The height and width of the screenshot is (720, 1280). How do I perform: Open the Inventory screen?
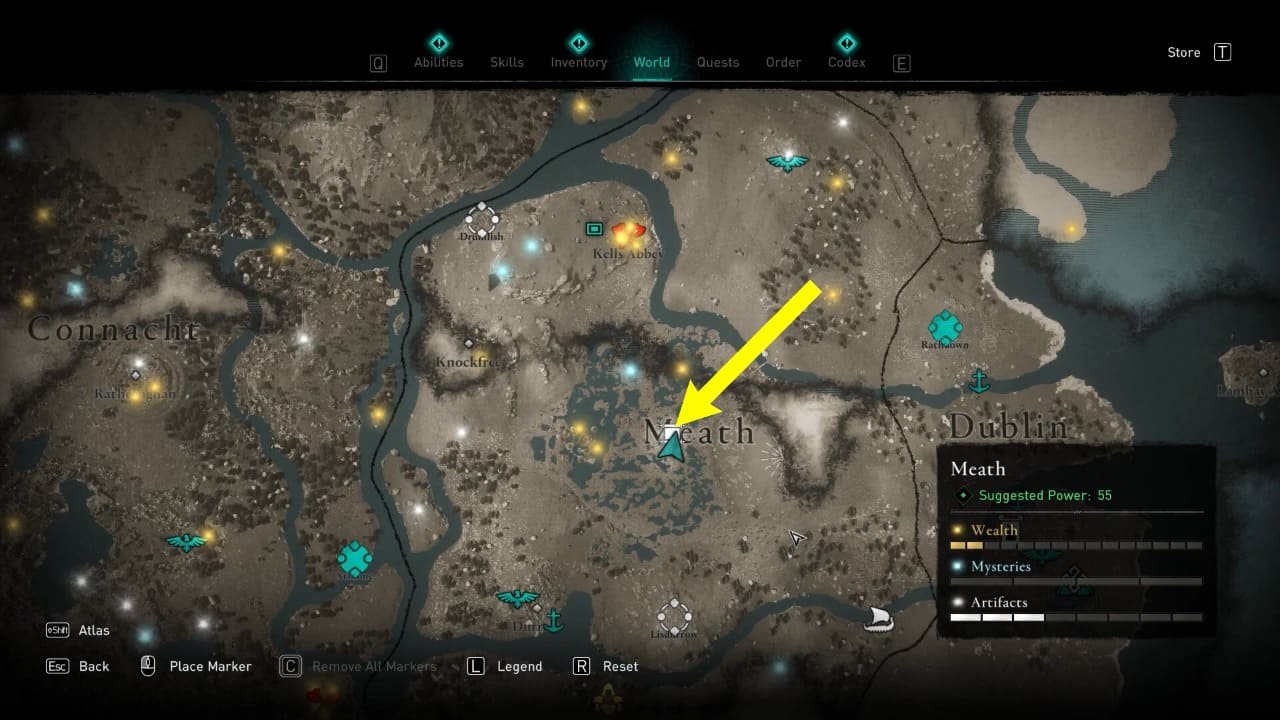pos(578,61)
